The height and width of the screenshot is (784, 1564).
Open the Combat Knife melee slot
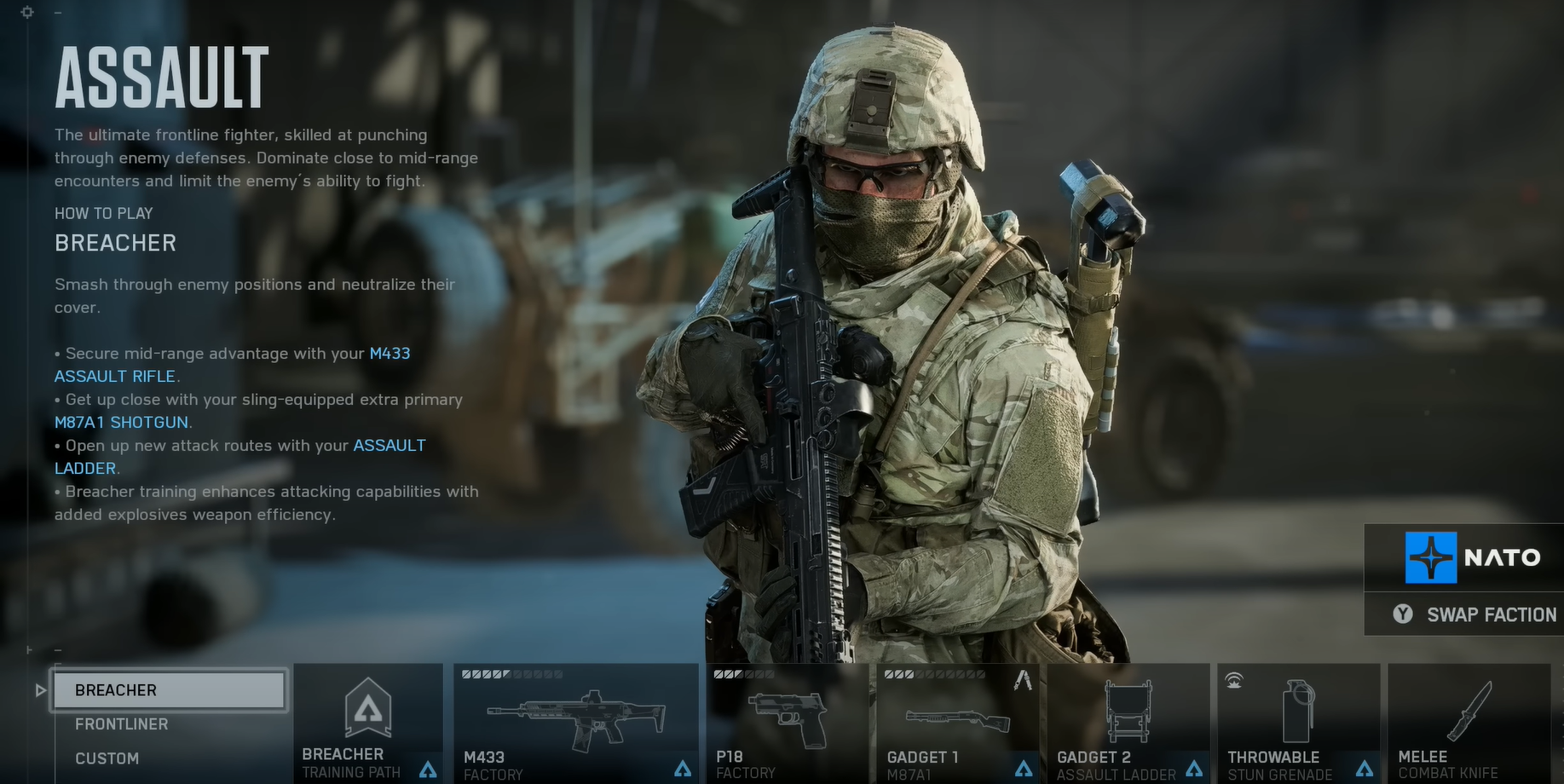[1469, 723]
